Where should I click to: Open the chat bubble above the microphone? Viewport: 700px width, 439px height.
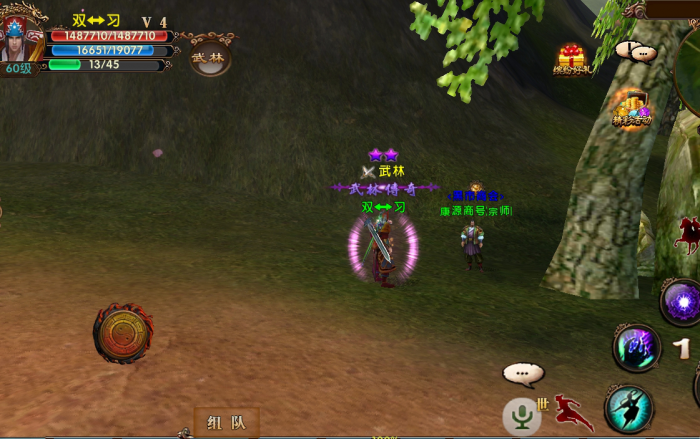coord(523,374)
